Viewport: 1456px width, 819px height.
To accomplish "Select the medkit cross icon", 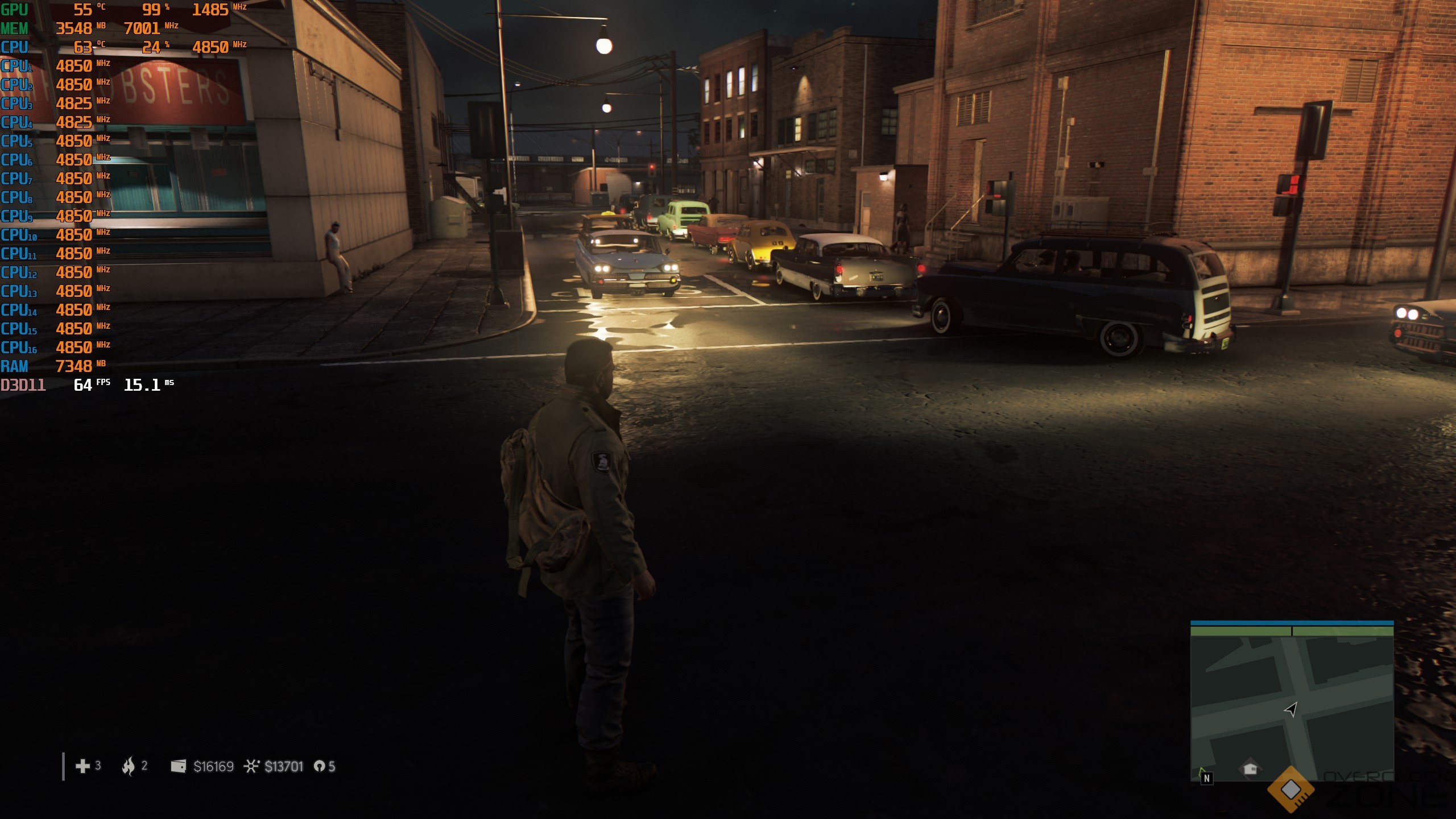I will [82, 766].
